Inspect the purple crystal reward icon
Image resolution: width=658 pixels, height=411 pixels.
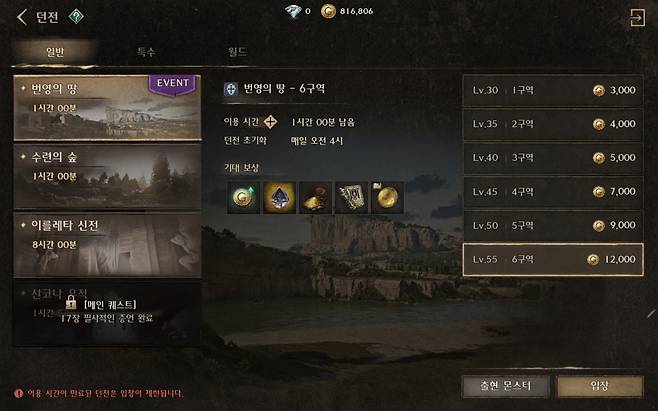point(276,196)
